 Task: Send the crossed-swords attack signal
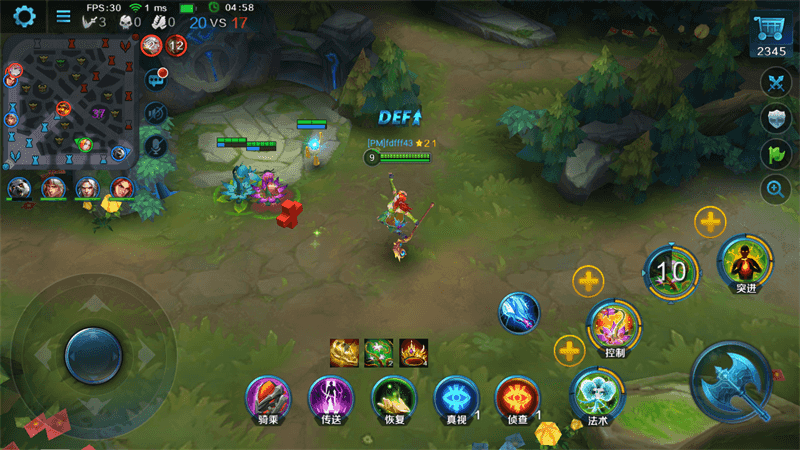(x=776, y=82)
